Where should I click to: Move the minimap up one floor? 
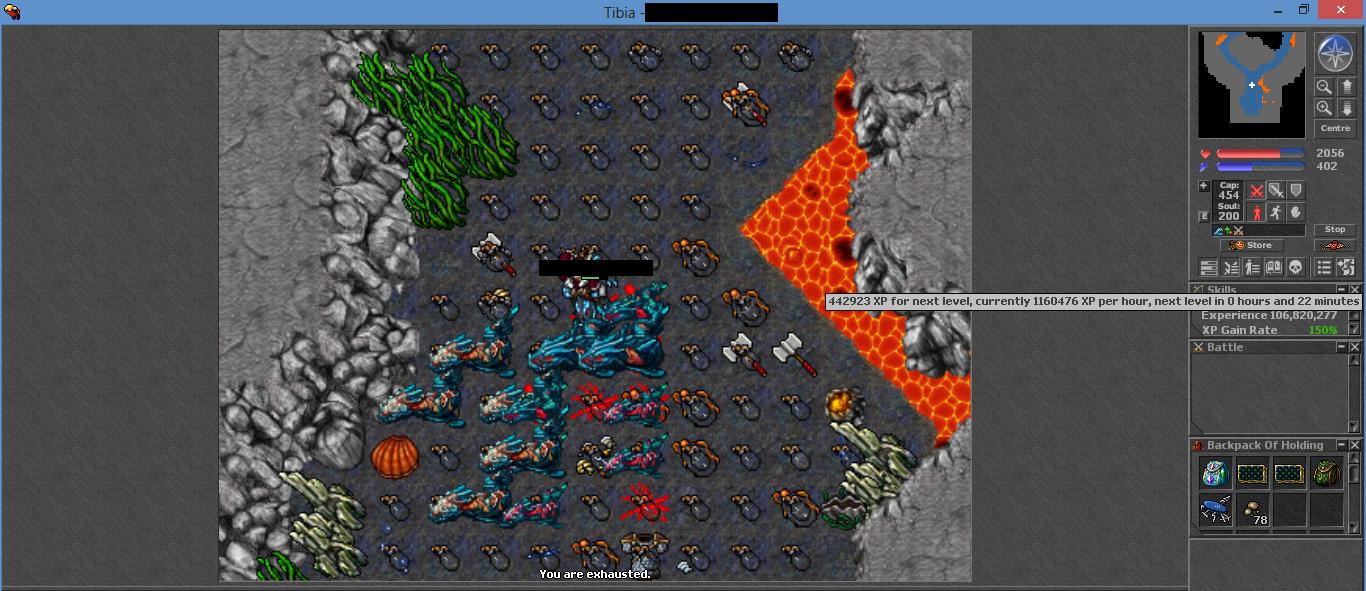(x=1346, y=87)
